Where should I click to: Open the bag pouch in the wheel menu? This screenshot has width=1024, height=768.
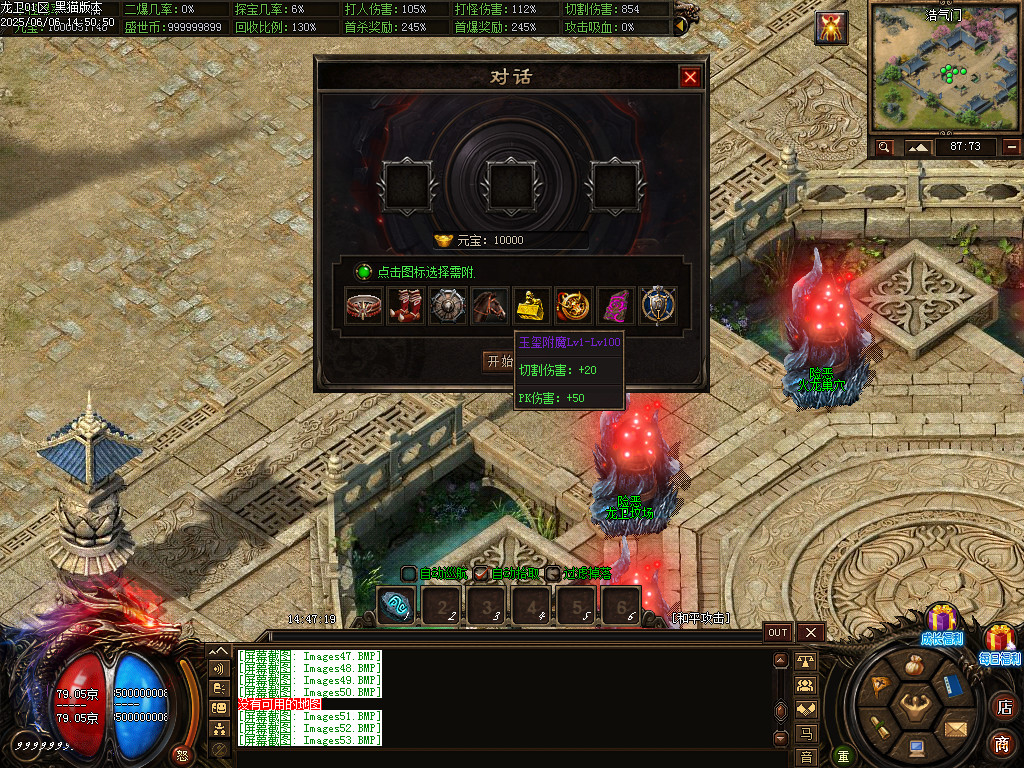pos(913,664)
